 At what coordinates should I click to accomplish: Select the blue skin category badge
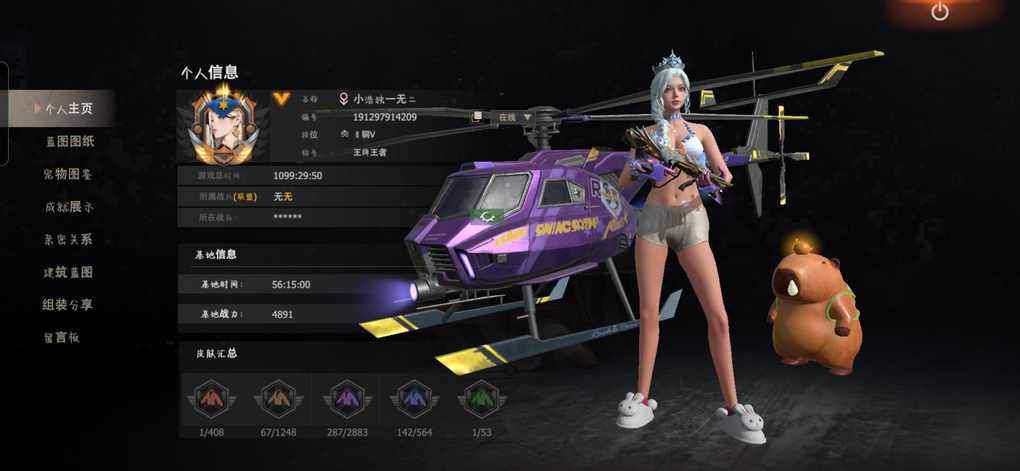(x=413, y=399)
